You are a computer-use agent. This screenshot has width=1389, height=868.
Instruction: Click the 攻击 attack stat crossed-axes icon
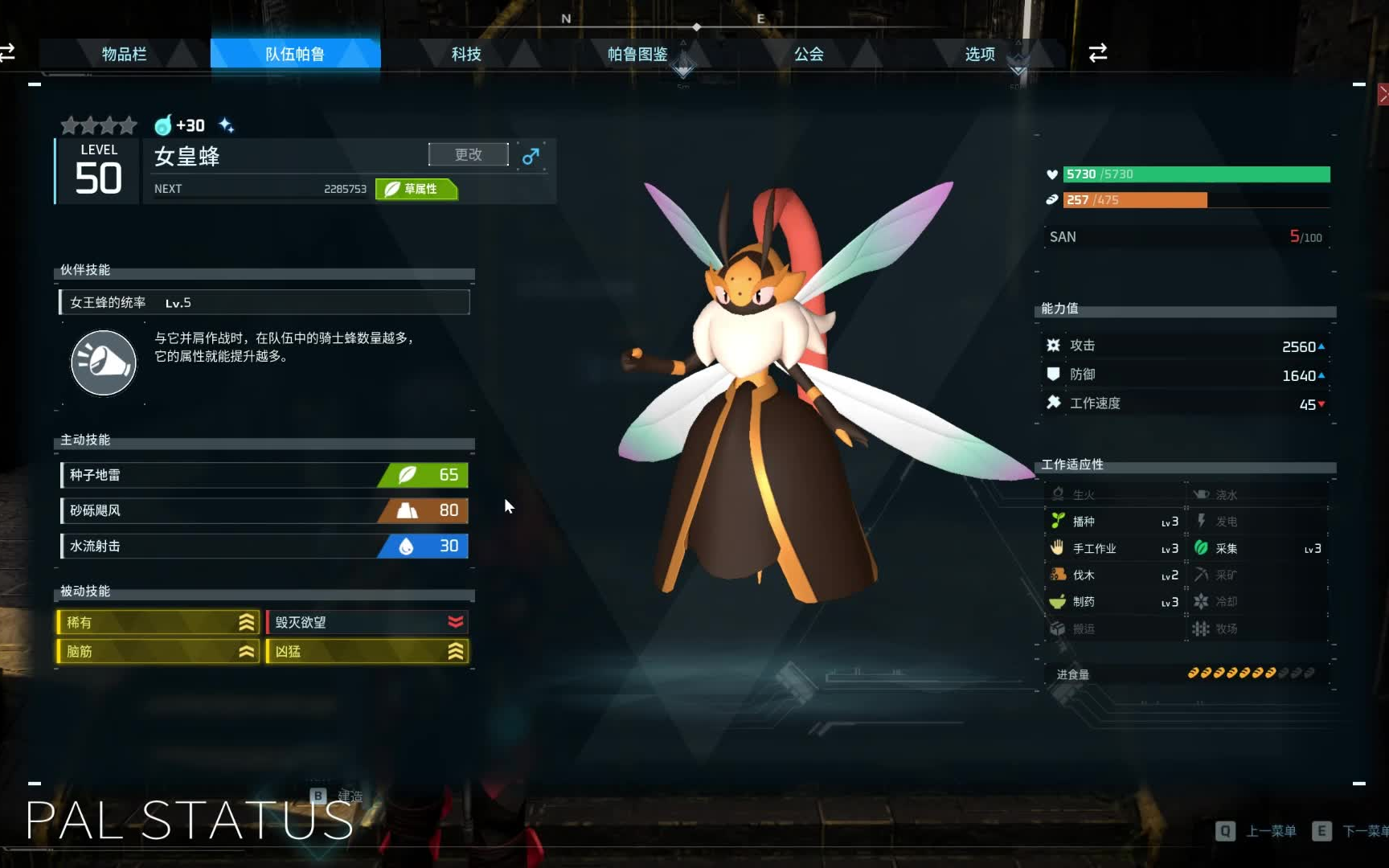pos(1054,345)
